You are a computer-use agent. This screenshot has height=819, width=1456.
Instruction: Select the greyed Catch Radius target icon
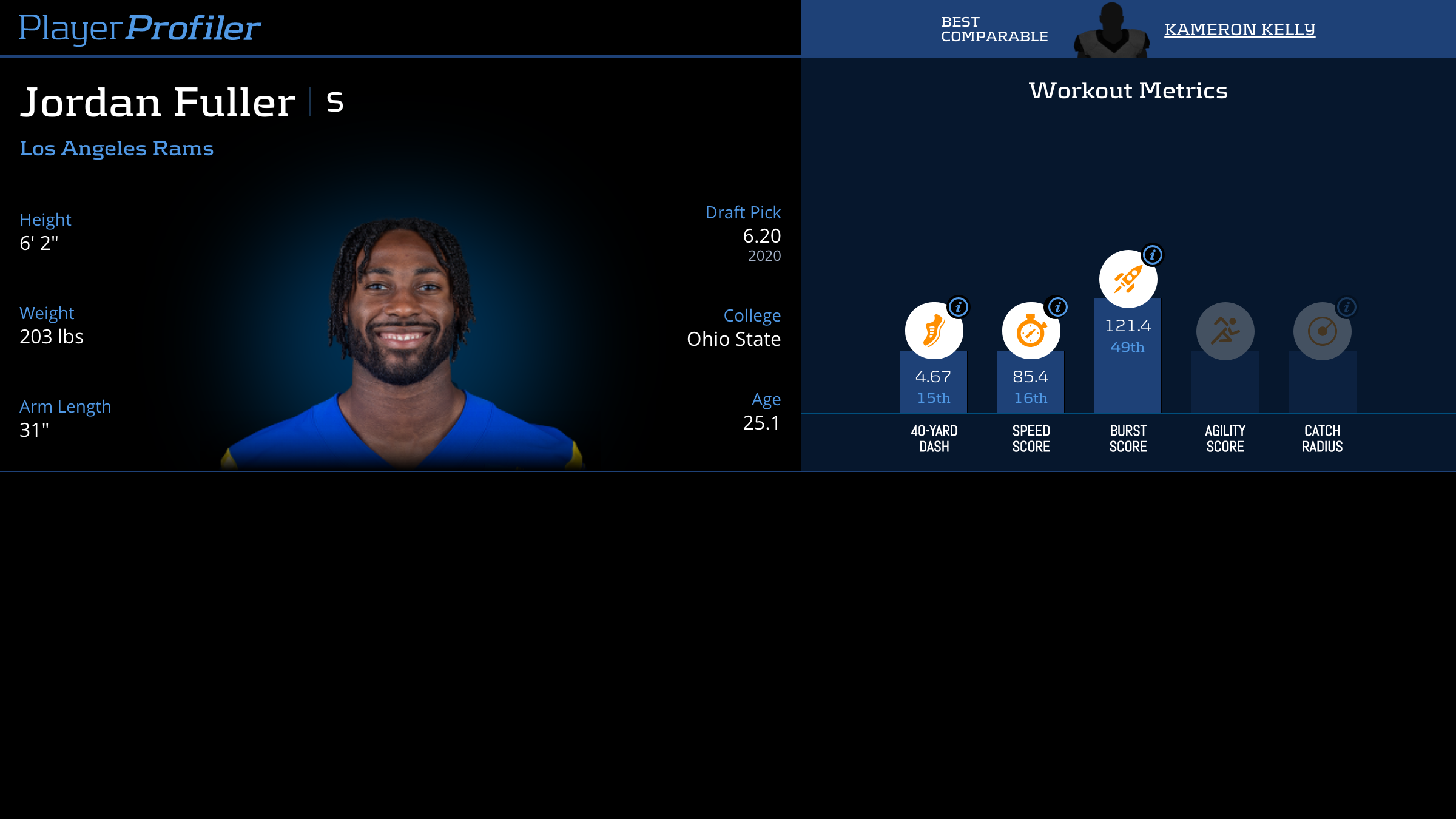(x=1322, y=331)
